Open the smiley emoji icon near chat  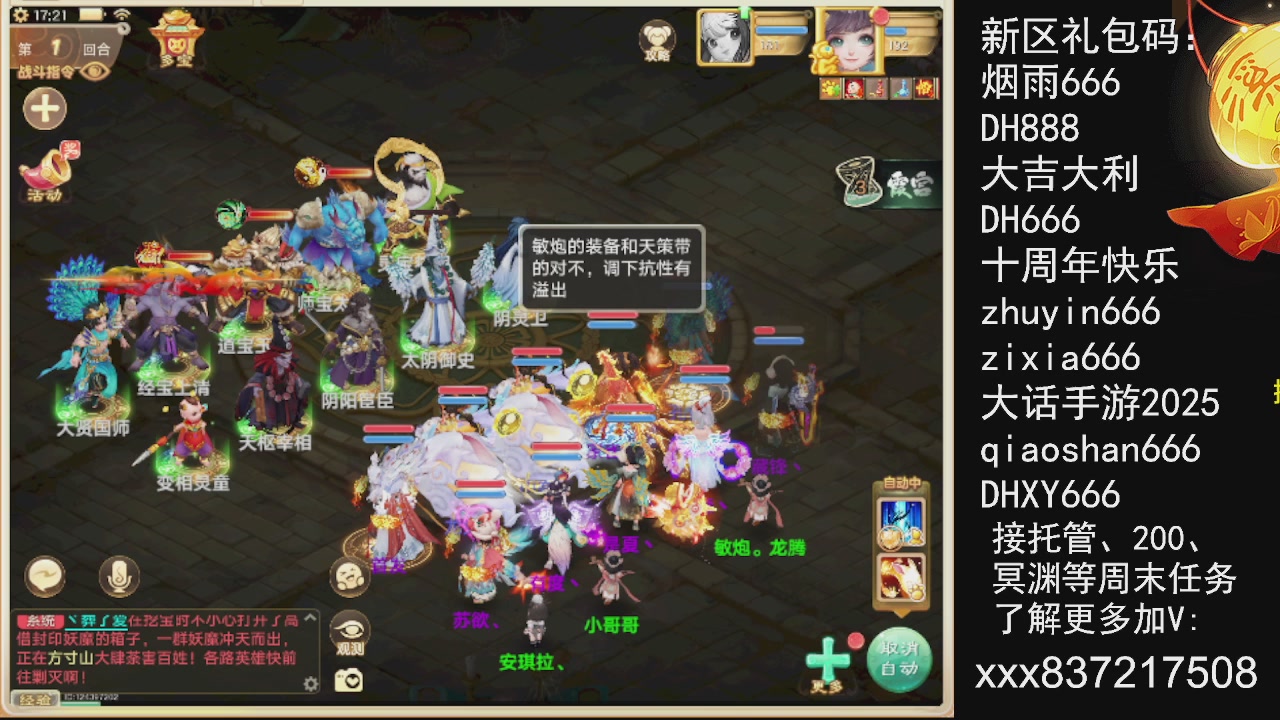[x=350, y=577]
